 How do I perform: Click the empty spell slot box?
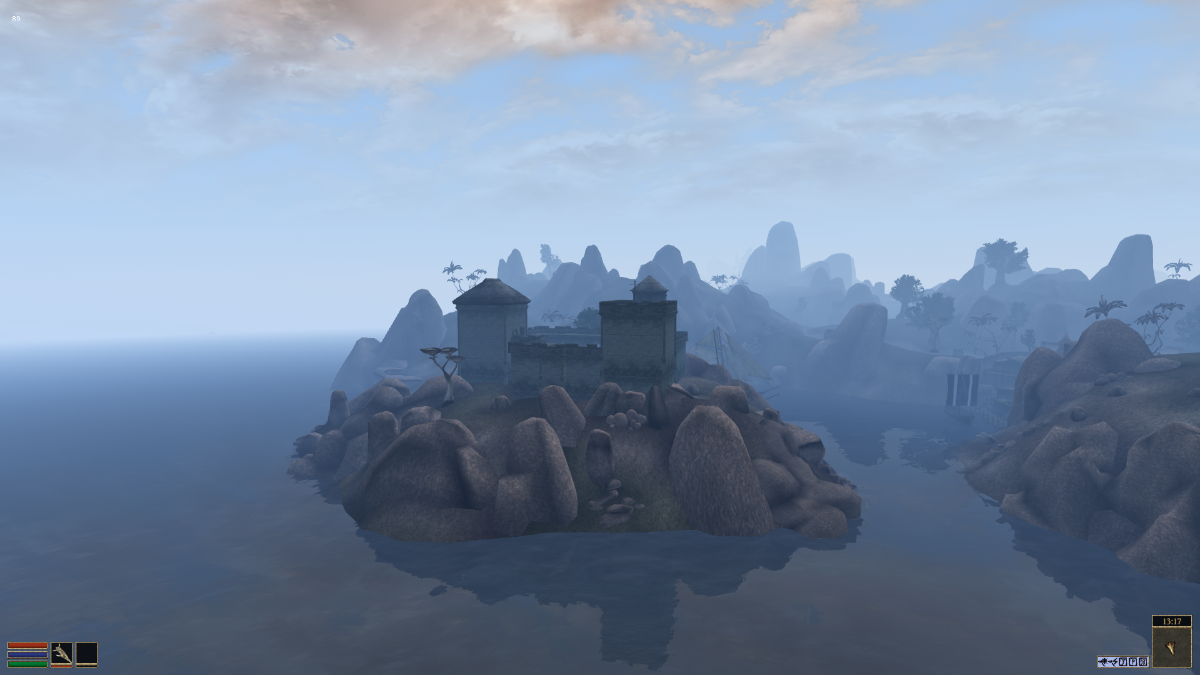(x=87, y=654)
